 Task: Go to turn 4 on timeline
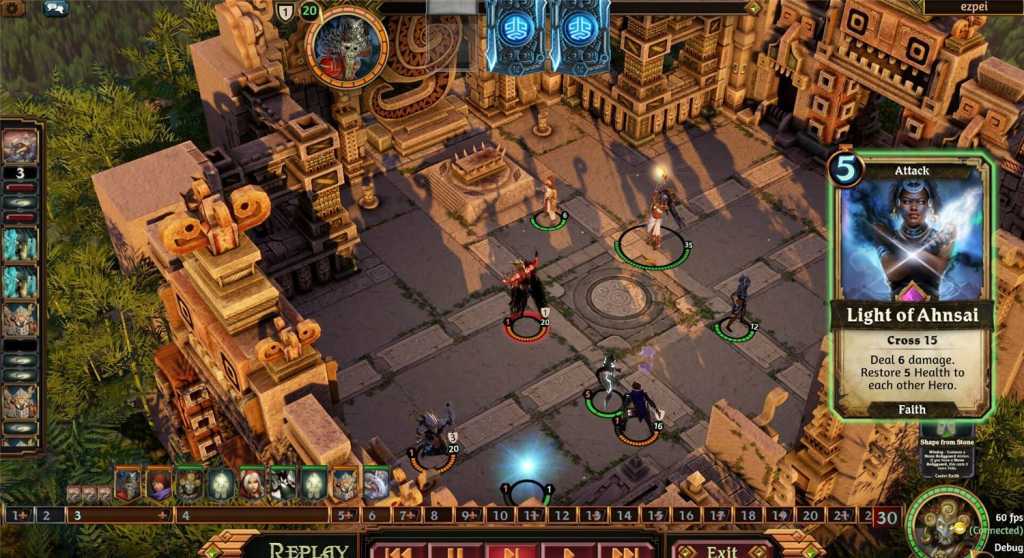183,516
